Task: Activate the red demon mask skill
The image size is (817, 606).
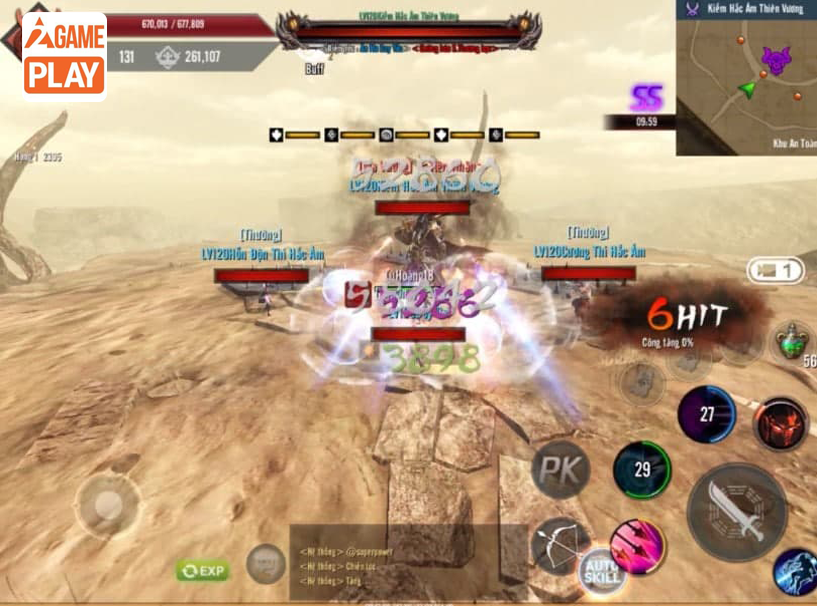Action: (780, 424)
